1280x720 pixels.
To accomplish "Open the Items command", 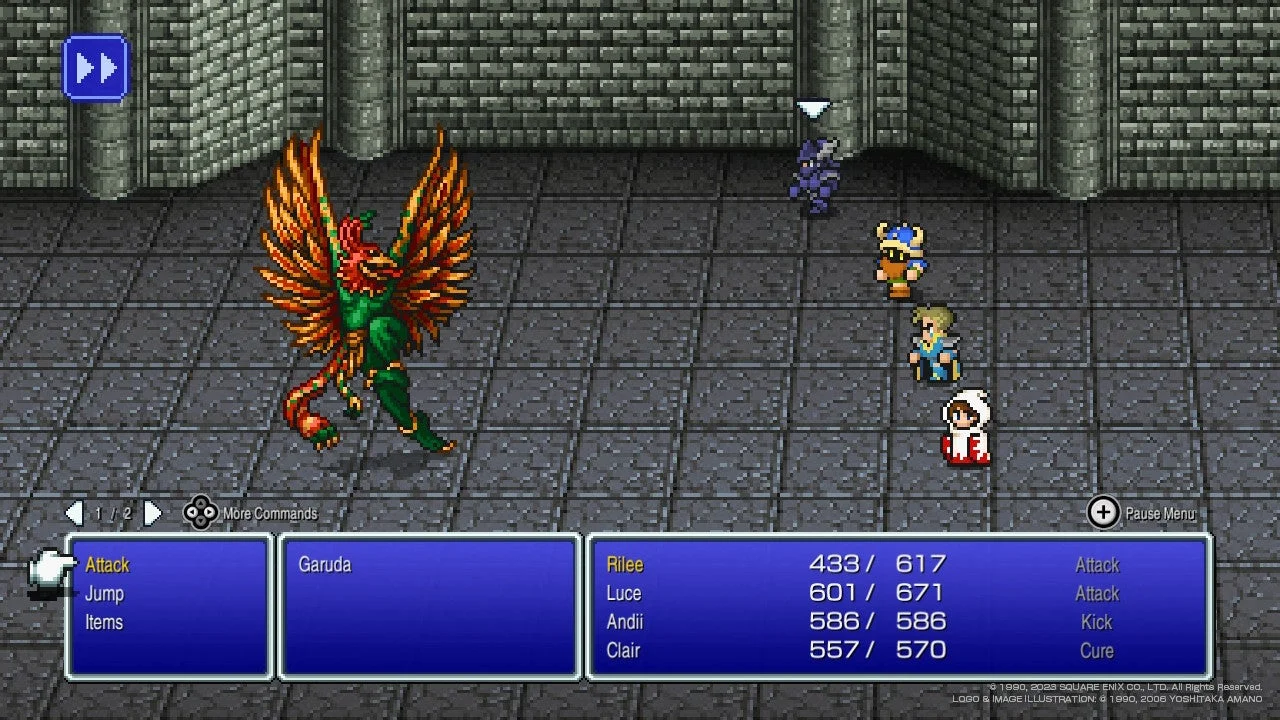I will pyautogui.click(x=105, y=621).
